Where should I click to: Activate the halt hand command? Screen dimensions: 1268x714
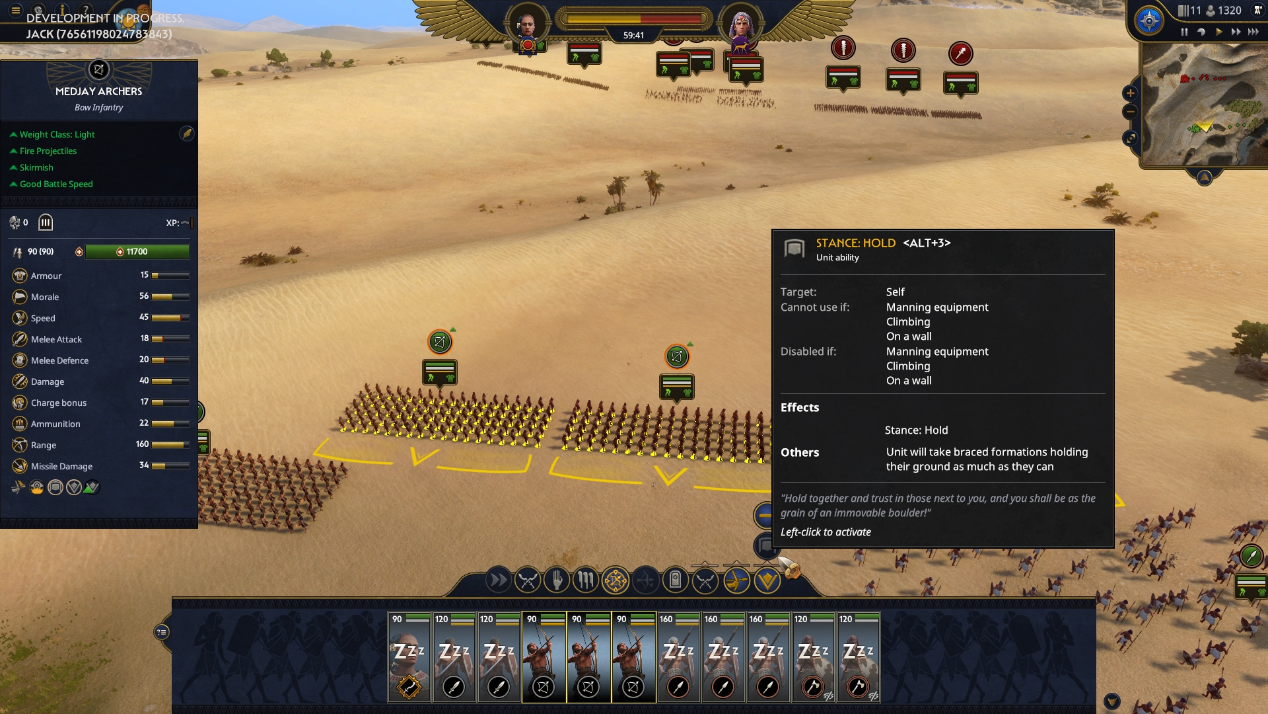tap(556, 580)
